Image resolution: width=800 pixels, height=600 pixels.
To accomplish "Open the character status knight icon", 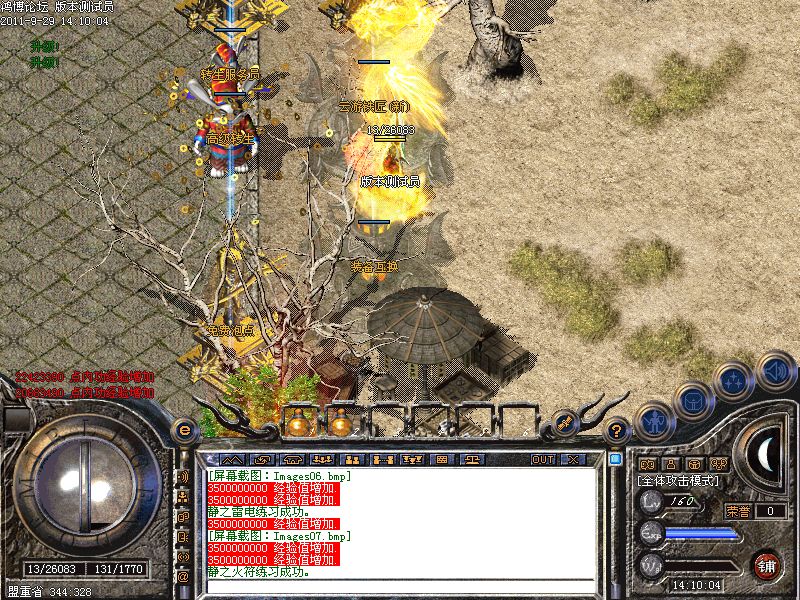I will tap(653, 420).
